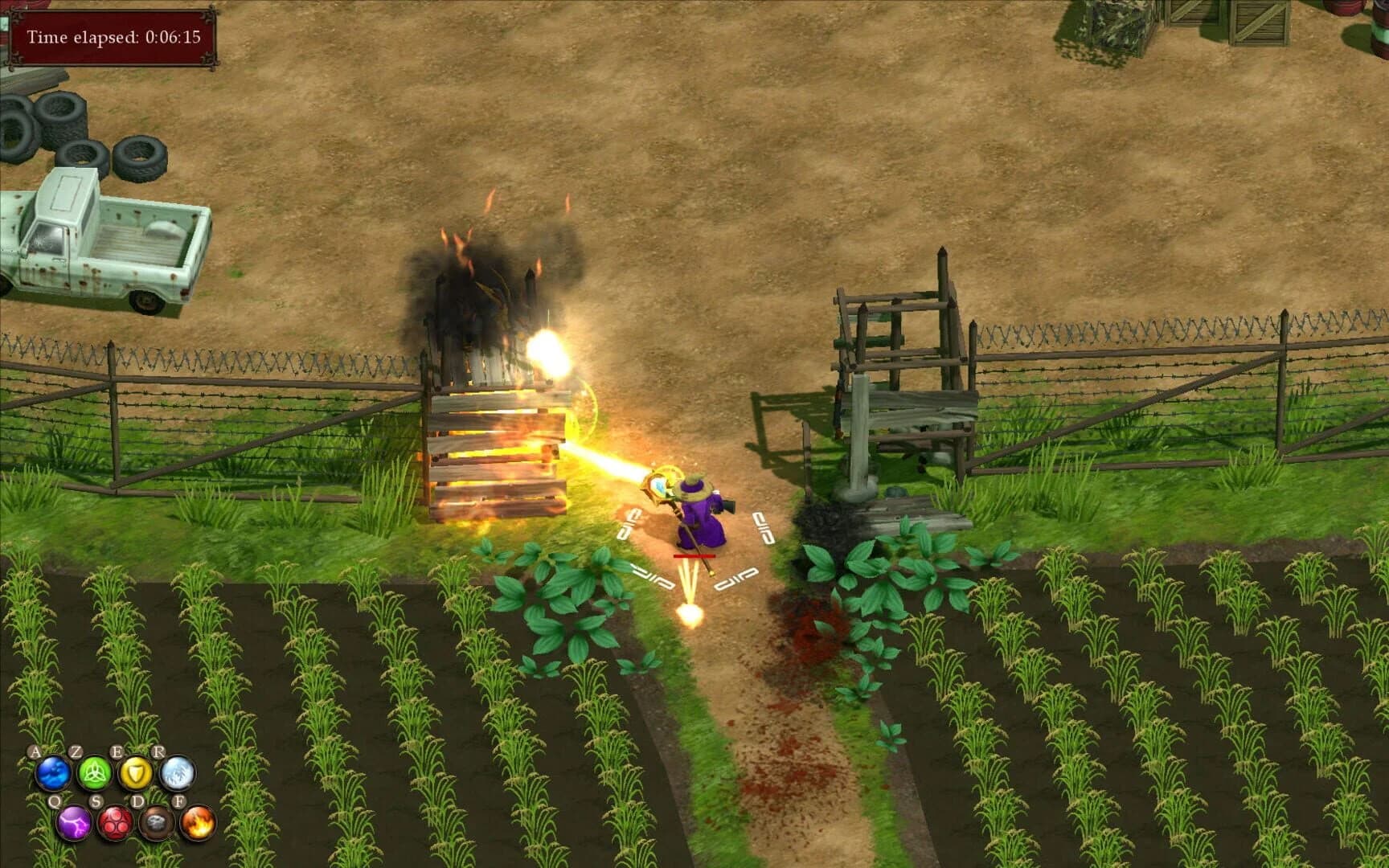Image resolution: width=1389 pixels, height=868 pixels.
Task: Select the brown Earth element orb
Action: pyautogui.click(x=158, y=823)
